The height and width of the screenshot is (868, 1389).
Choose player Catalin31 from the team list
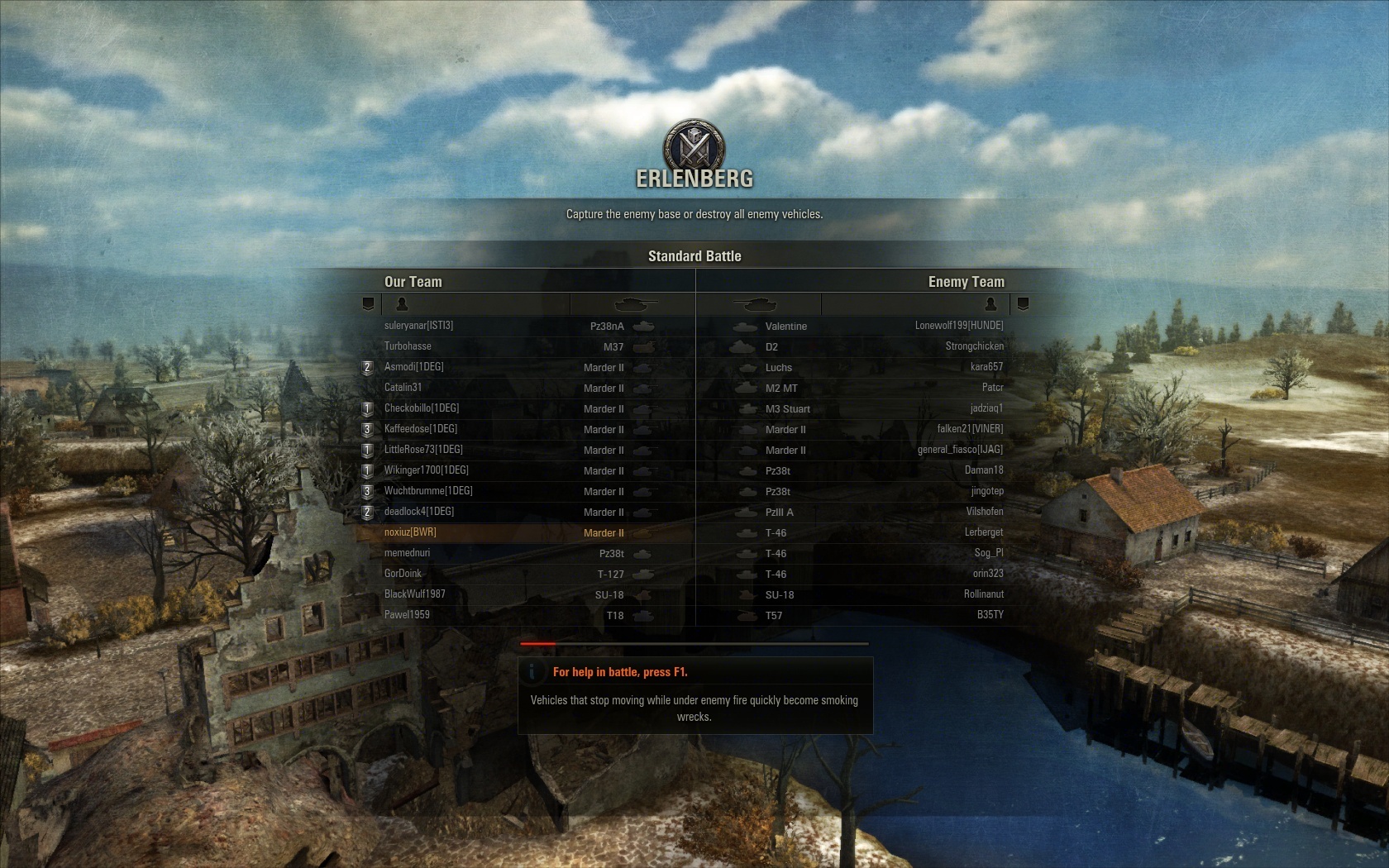[403, 388]
